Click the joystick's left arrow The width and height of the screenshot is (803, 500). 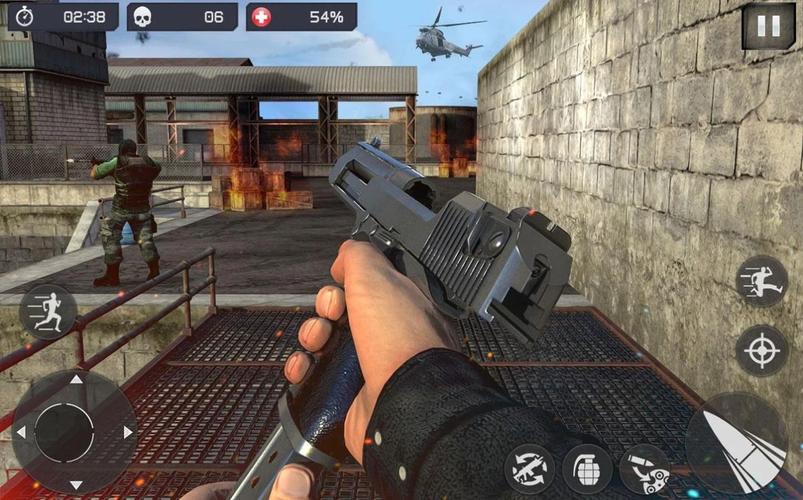pyautogui.click(x=21, y=432)
